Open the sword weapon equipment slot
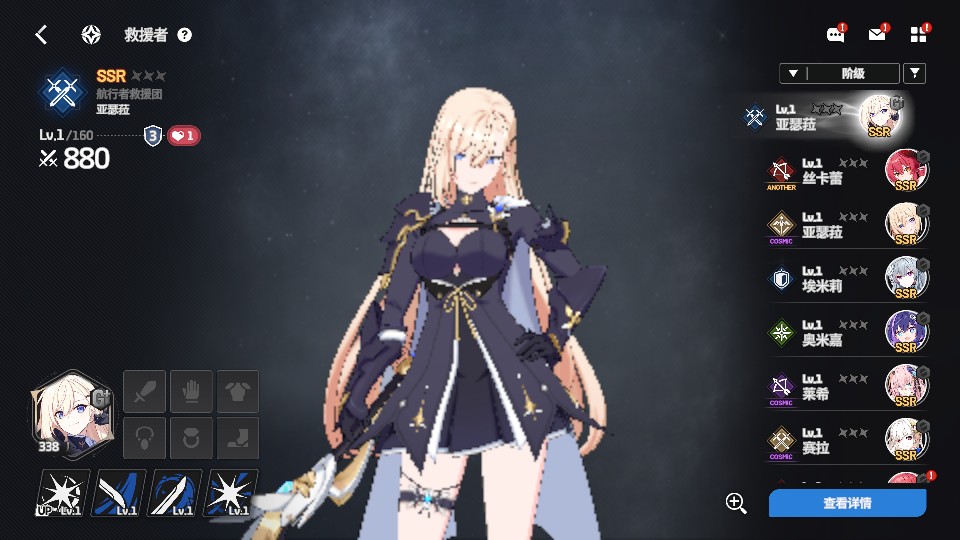This screenshot has width=960, height=540. pyautogui.click(x=144, y=391)
